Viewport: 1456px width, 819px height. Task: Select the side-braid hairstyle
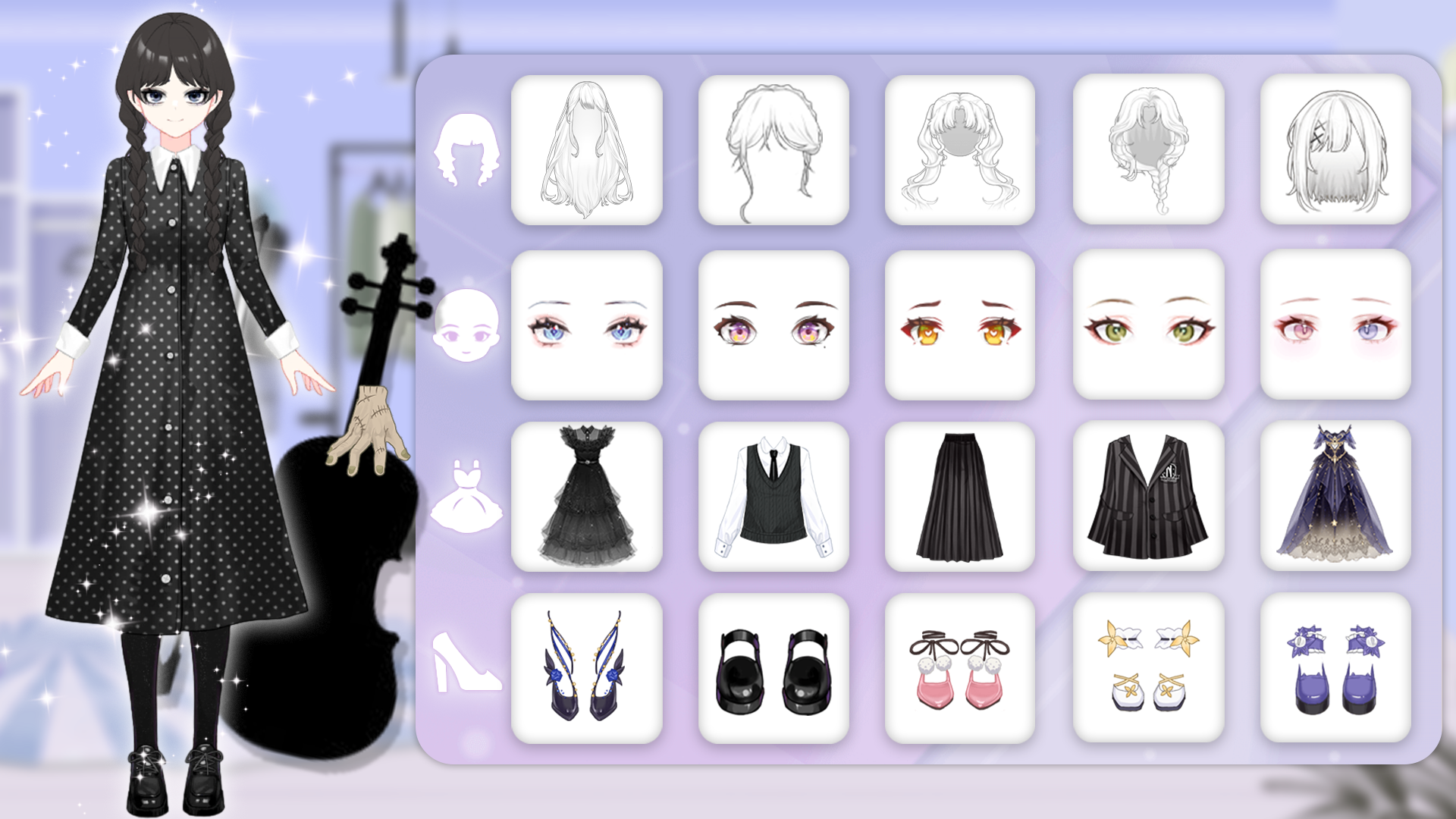click(1147, 149)
